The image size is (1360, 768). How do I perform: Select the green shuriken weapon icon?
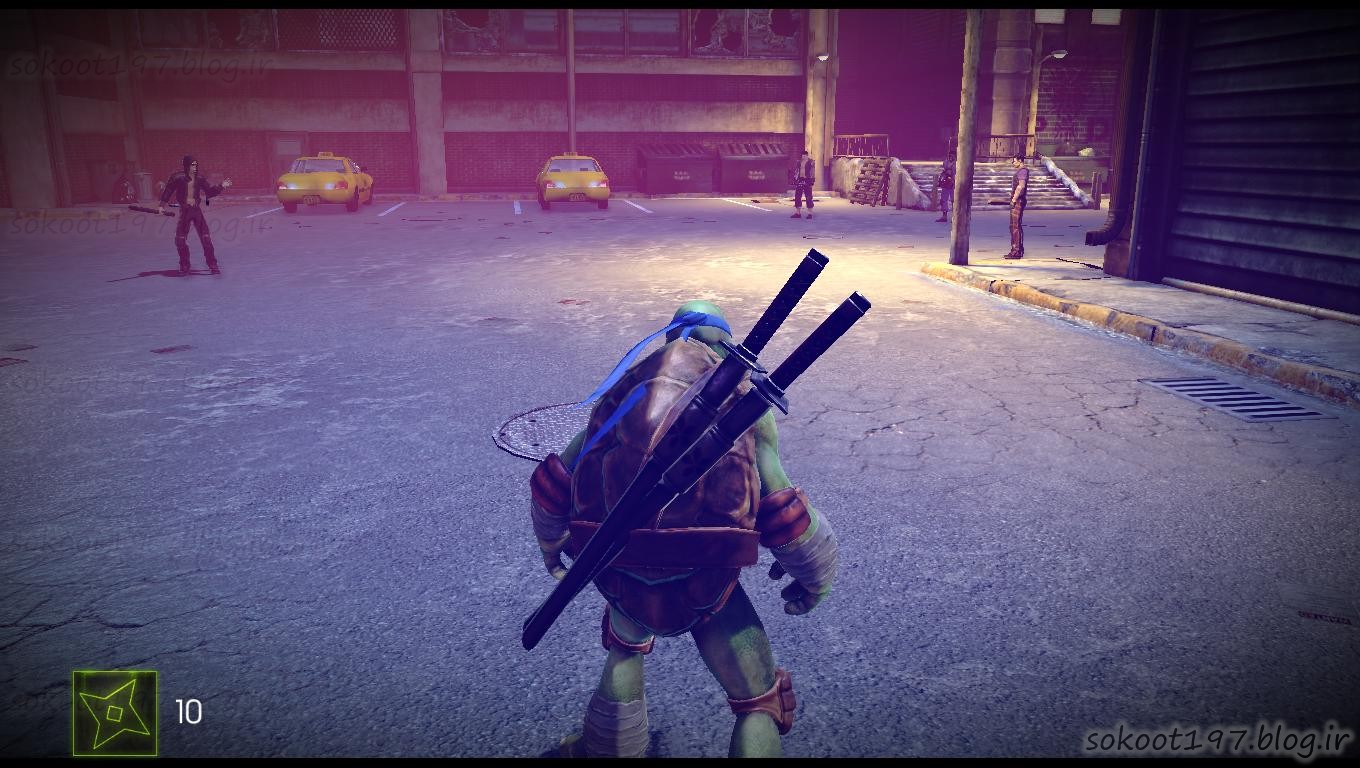[115, 712]
